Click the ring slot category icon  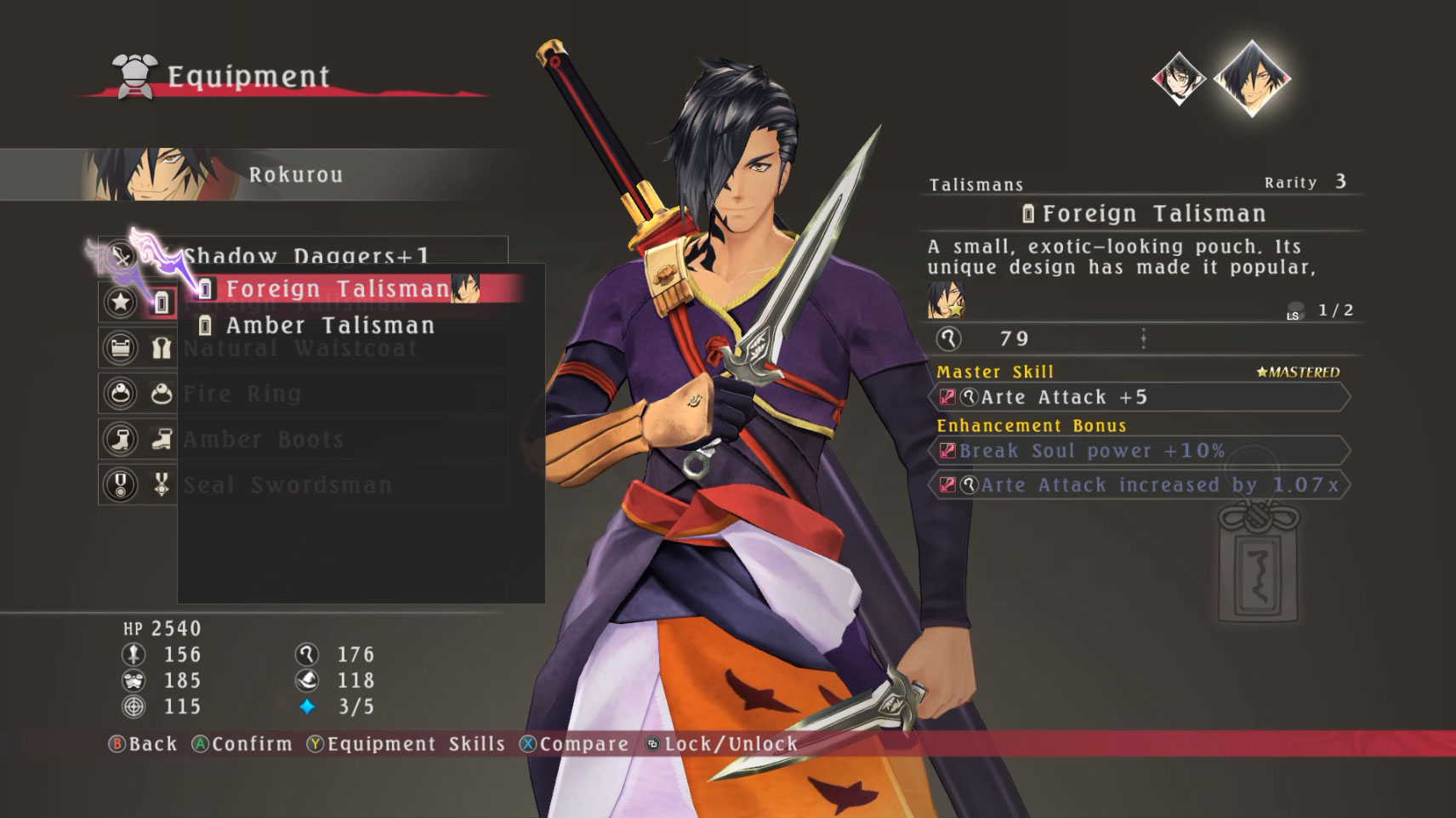tap(120, 394)
